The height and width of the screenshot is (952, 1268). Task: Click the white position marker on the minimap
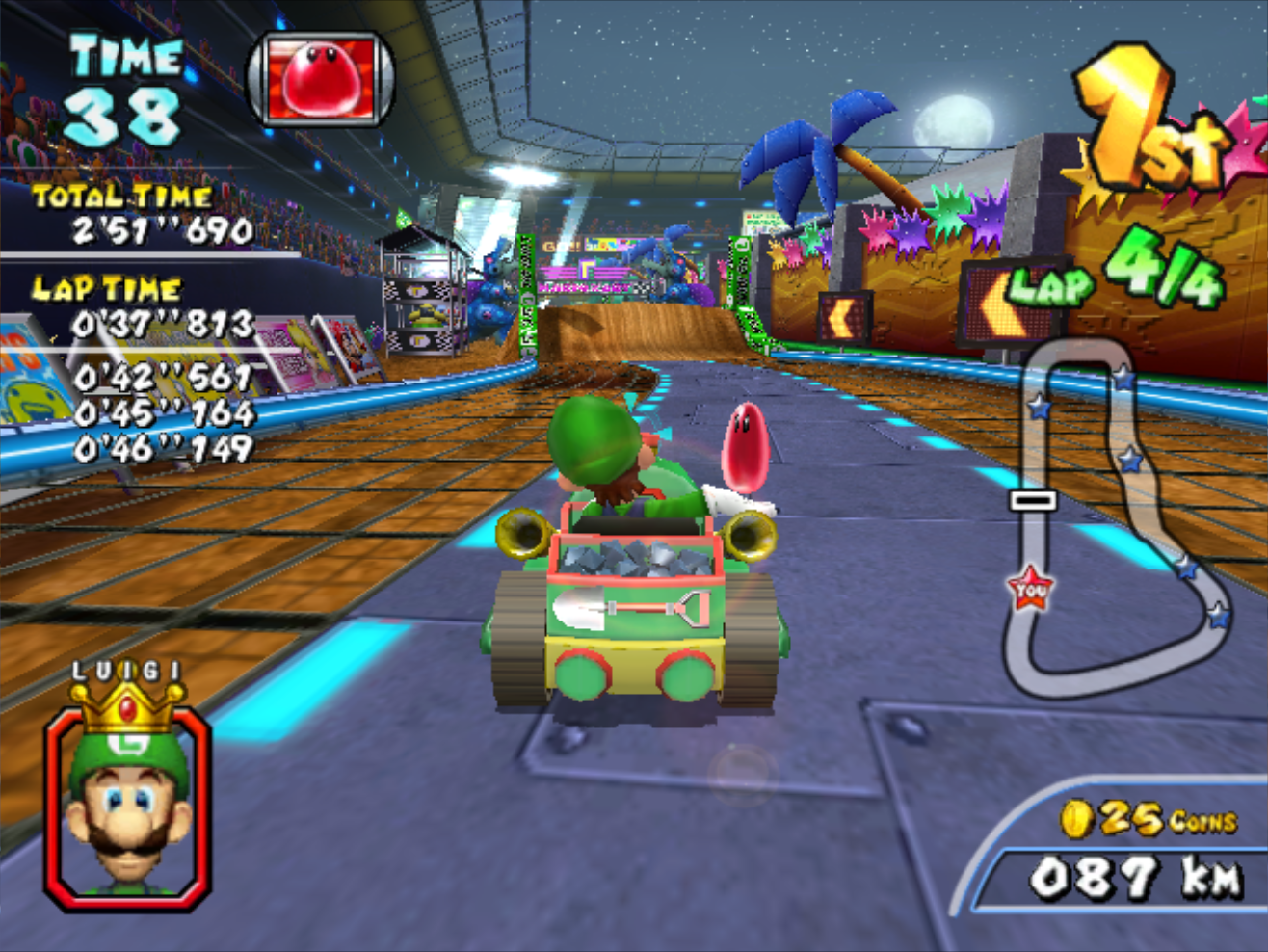pyautogui.click(x=1034, y=500)
